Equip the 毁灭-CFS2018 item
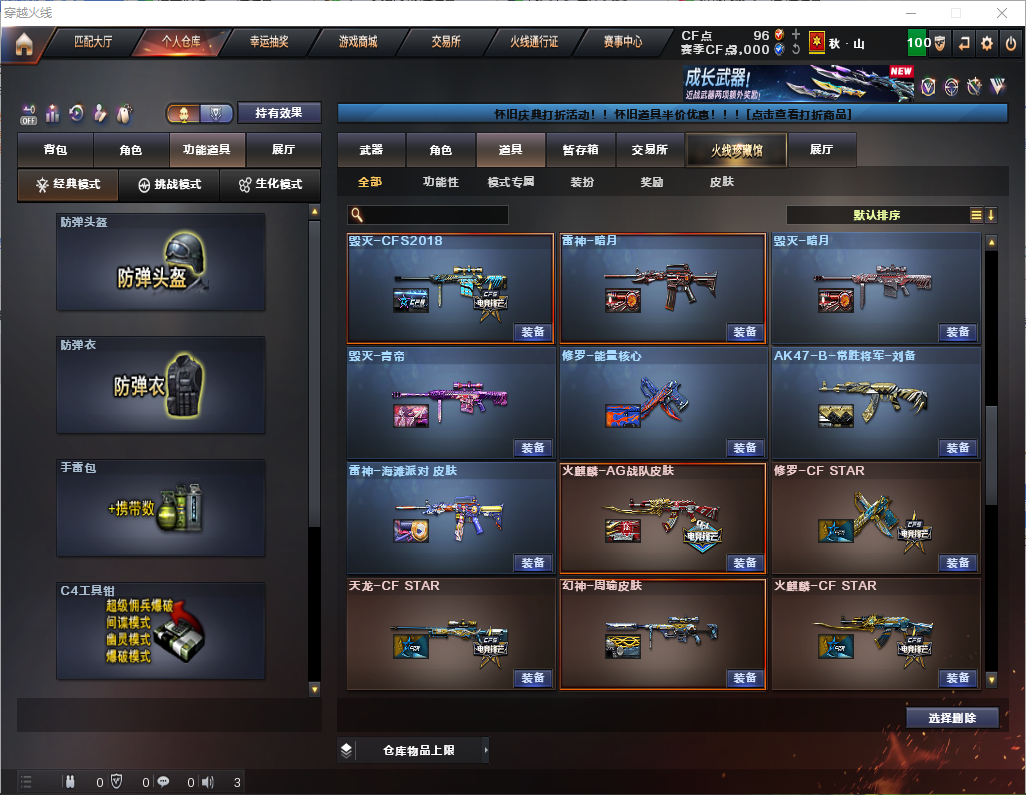Viewport: 1026px width, 795px height. (534, 332)
